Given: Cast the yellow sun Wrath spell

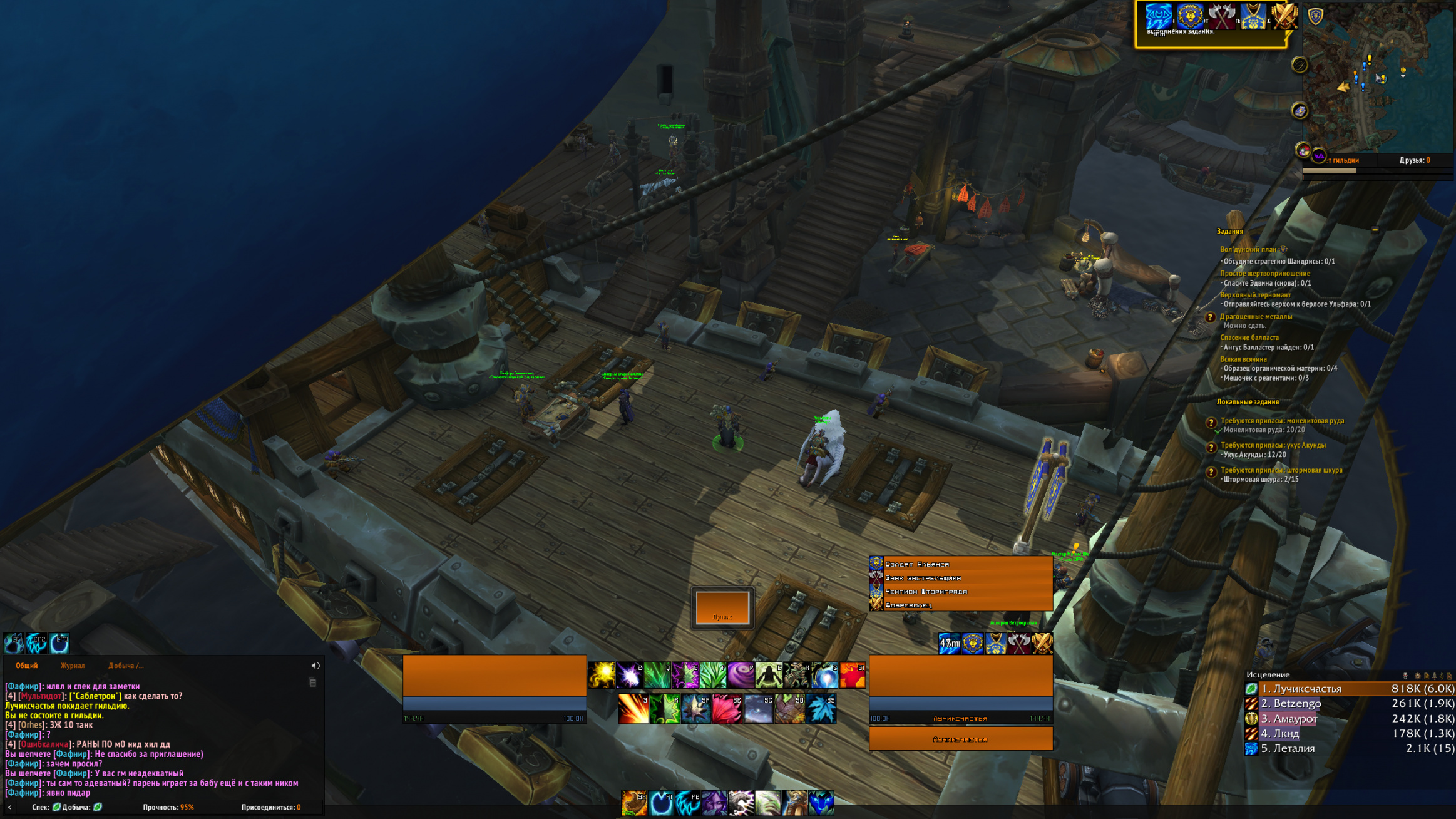Looking at the screenshot, I should tap(602, 675).
